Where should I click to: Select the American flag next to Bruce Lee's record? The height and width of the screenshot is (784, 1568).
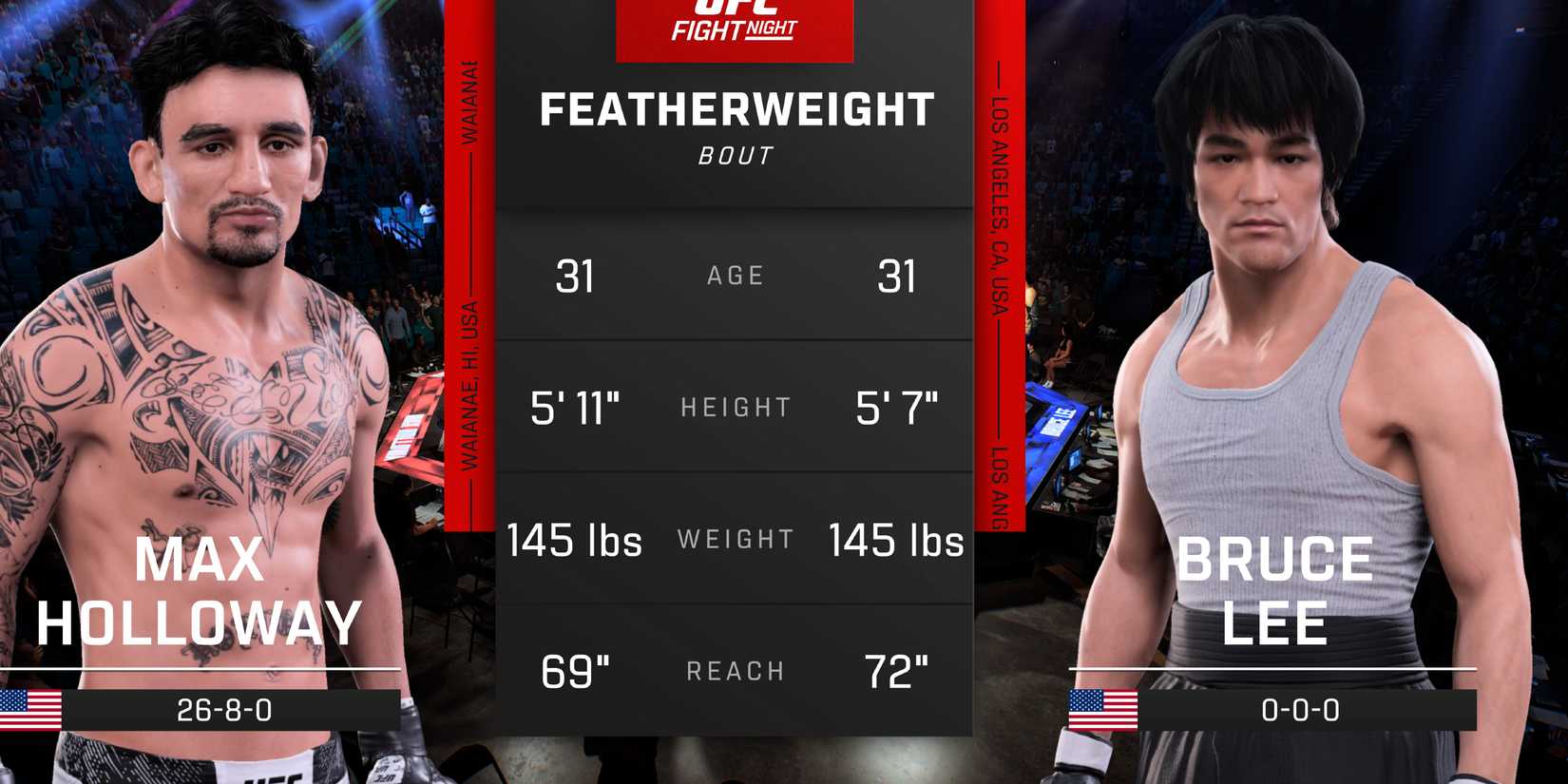click(1104, 709)
